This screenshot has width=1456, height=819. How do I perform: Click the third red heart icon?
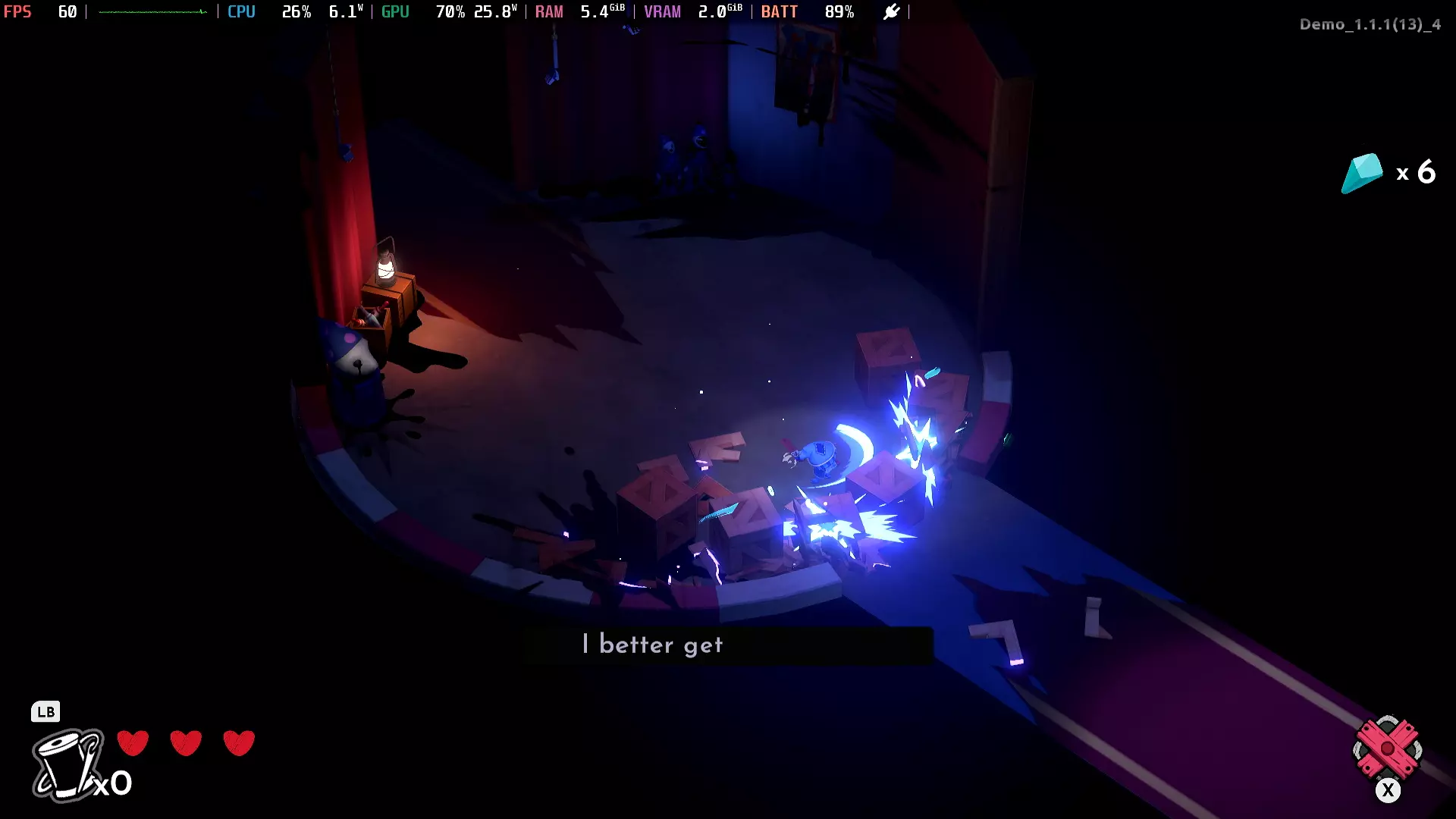(240, 743)
